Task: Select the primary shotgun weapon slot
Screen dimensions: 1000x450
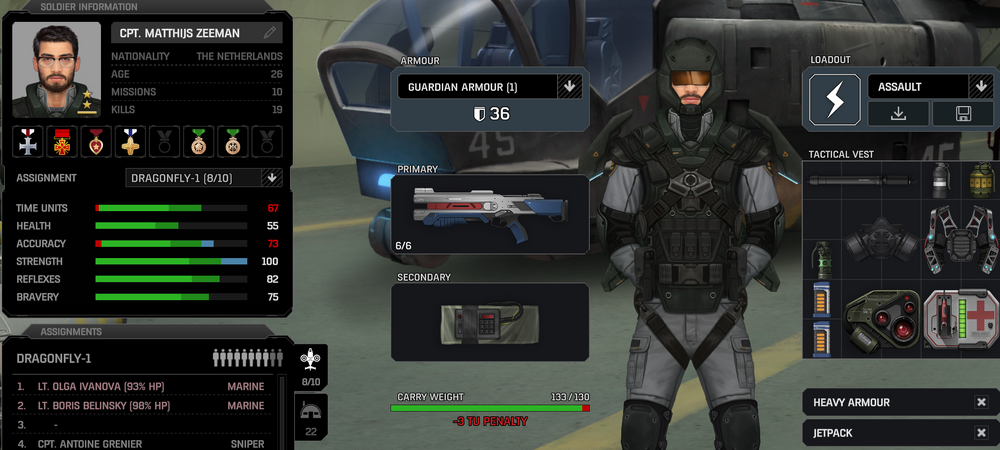Action: (x=489, y=213)
